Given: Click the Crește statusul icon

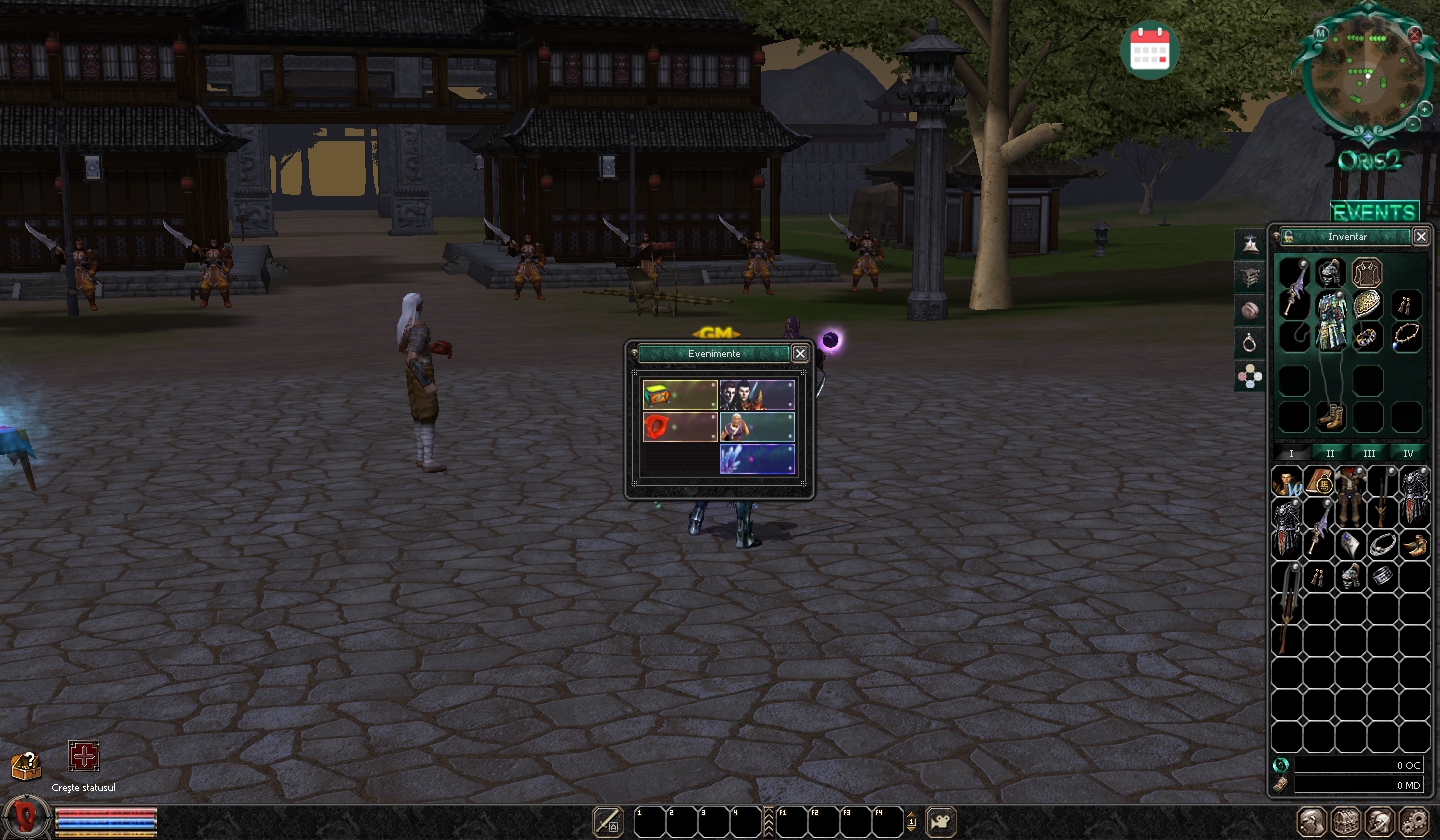Looking at the screenshot, I should pyautogui.click(x=84, y=757).
